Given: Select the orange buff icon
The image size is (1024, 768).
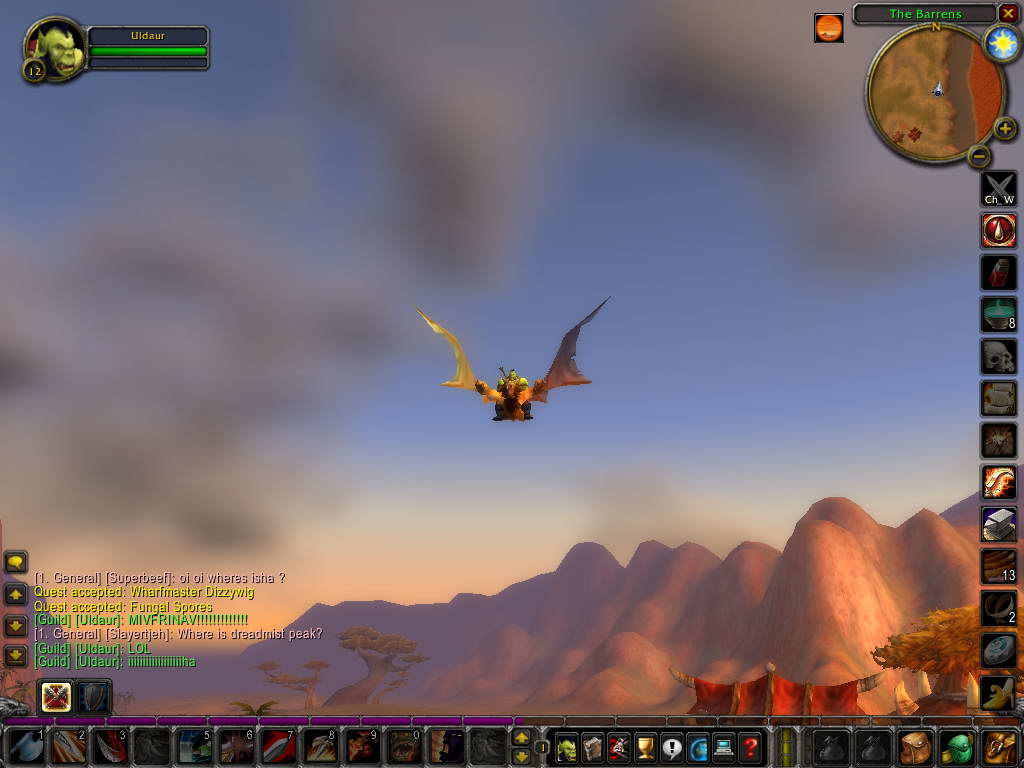Looking at the screenshot, I should coord(828,28).
